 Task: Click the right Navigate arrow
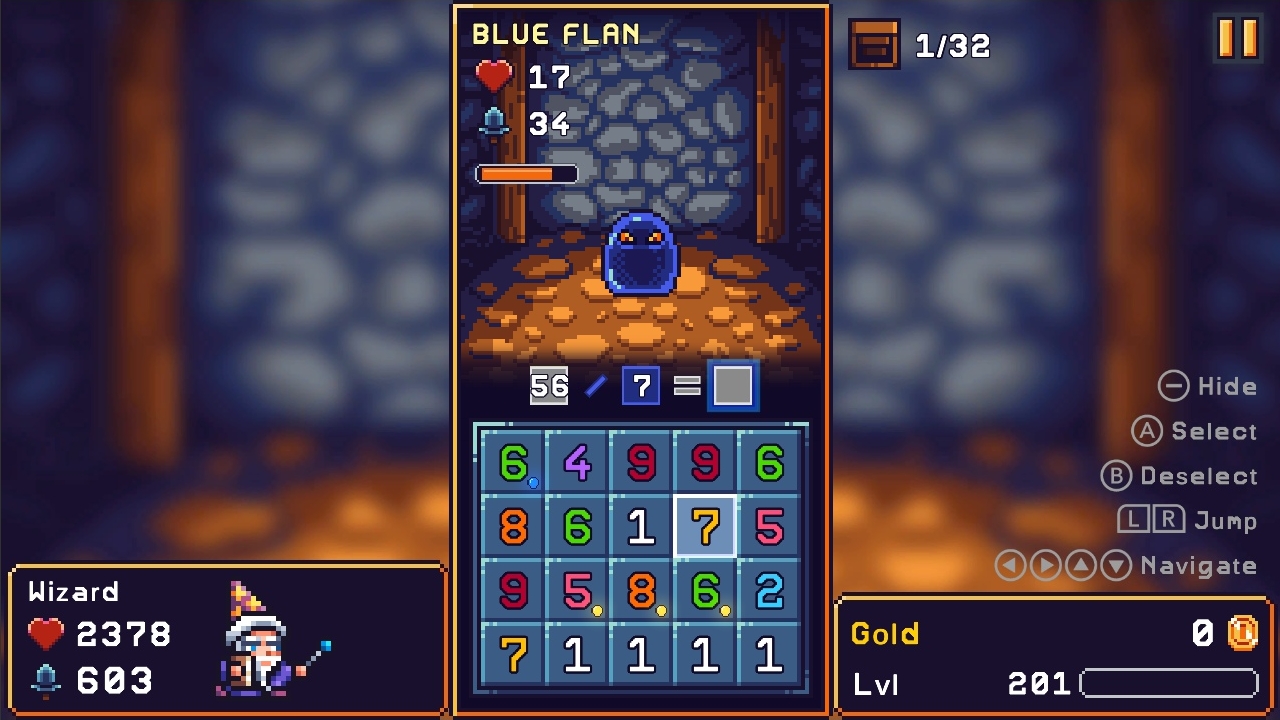[1044, 565]
